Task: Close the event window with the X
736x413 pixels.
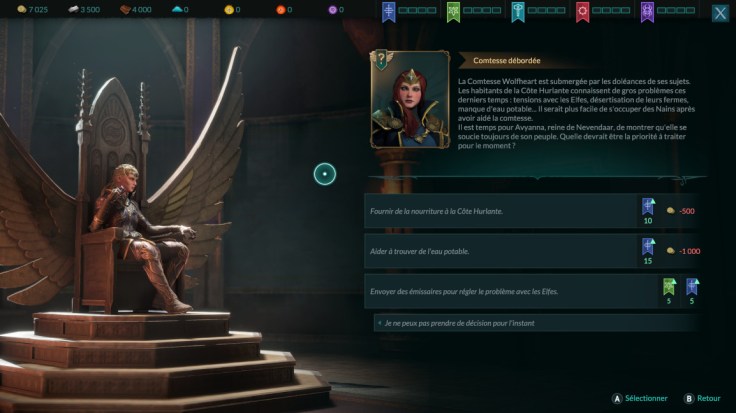Action: click(719, 13)
